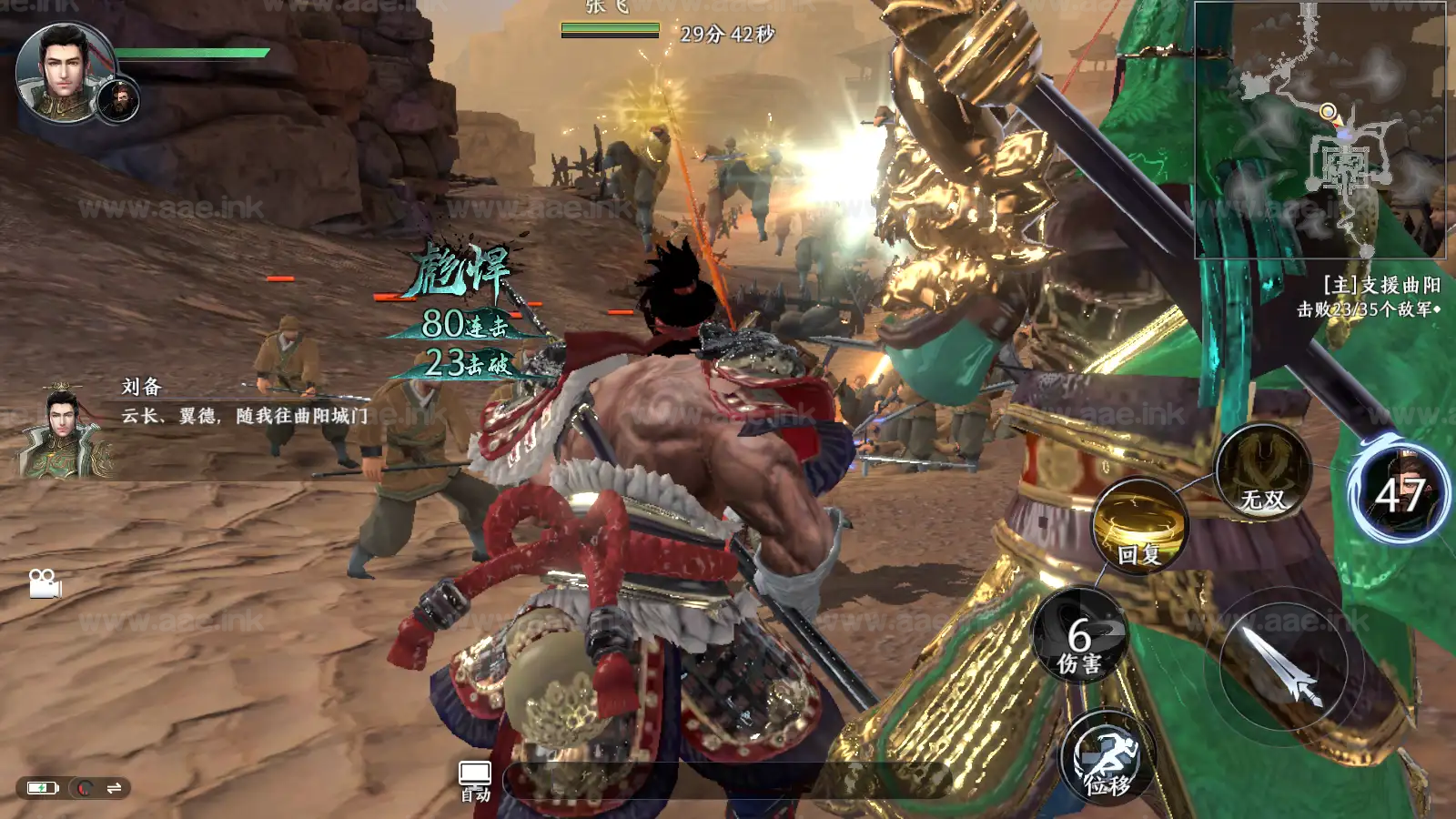Open the battlefield minimap

point(1319,129)
